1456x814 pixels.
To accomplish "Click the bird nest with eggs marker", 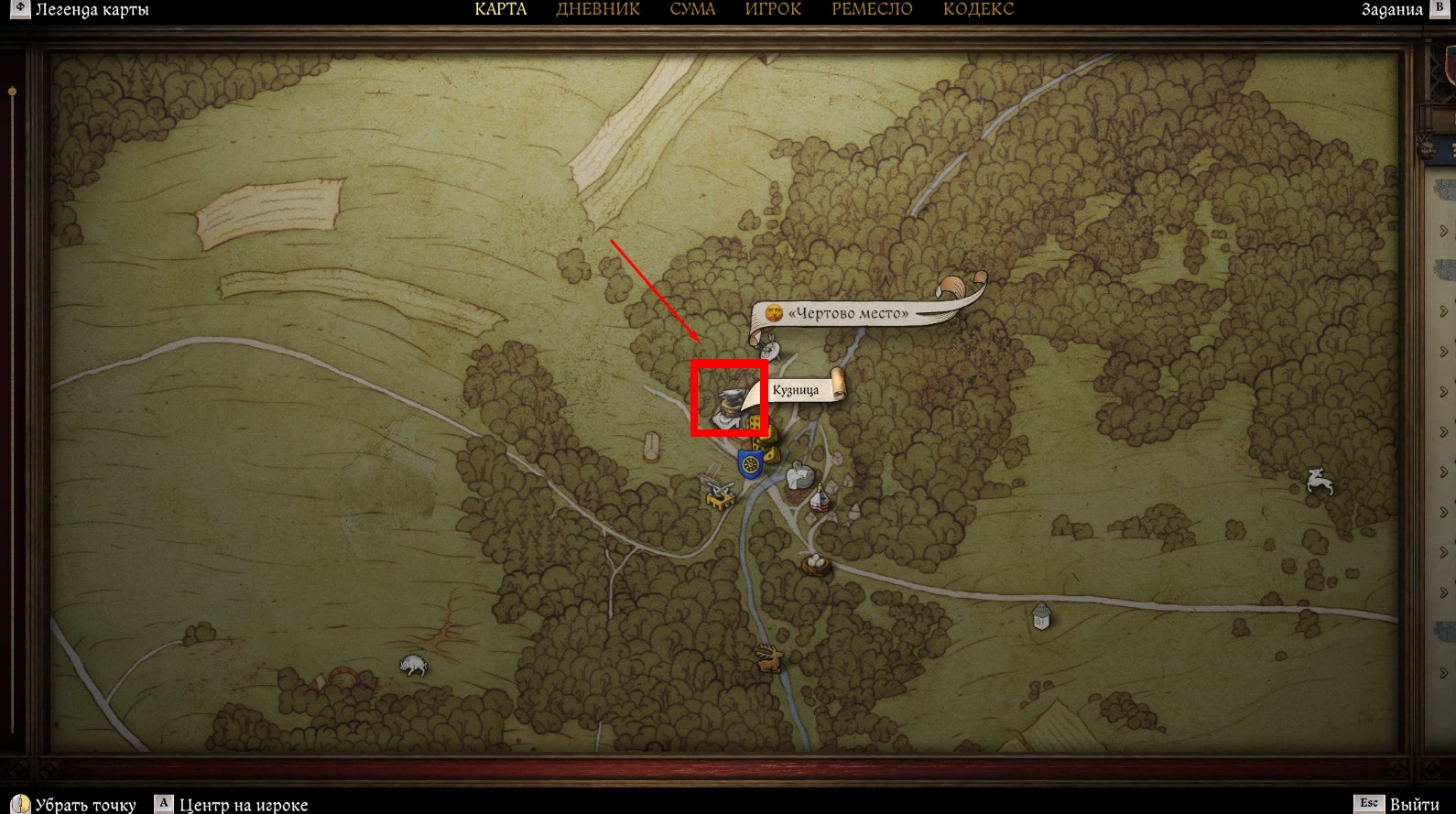I will click(x=815, y=562).
